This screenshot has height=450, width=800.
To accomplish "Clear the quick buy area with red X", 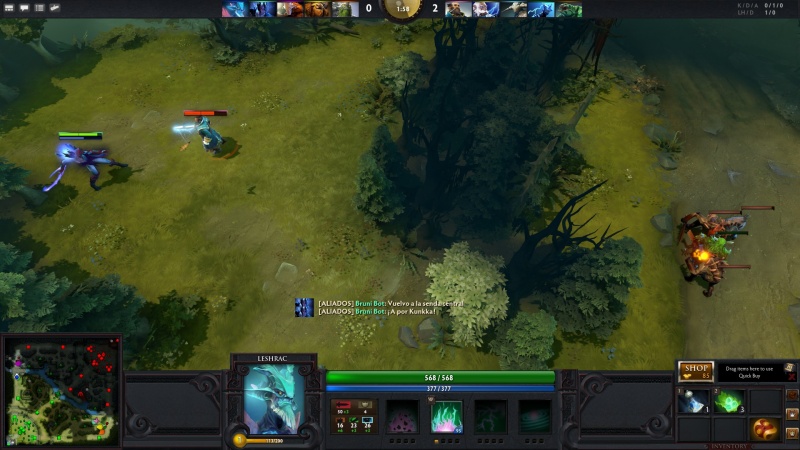I will 790,370.
